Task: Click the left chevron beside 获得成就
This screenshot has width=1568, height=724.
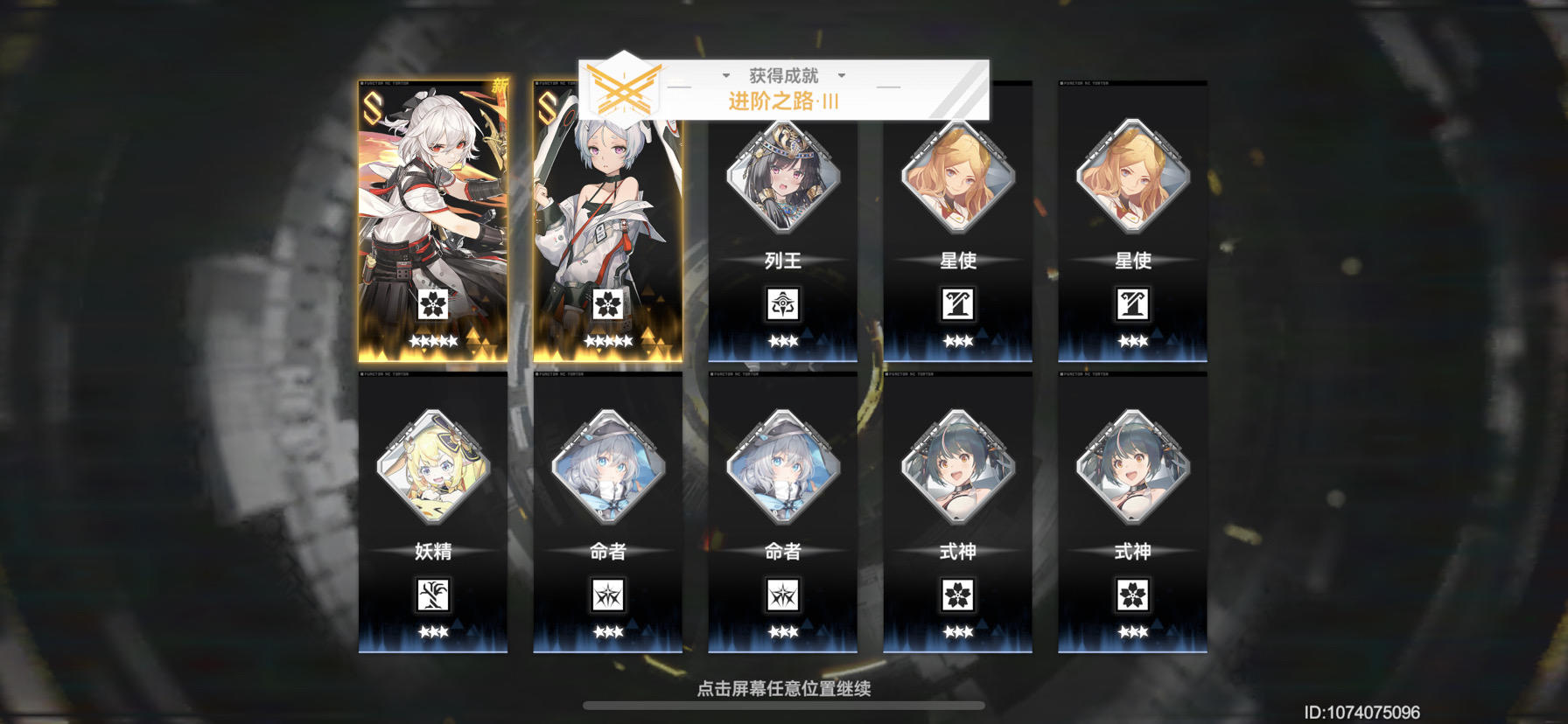Action: click(727, 76)
